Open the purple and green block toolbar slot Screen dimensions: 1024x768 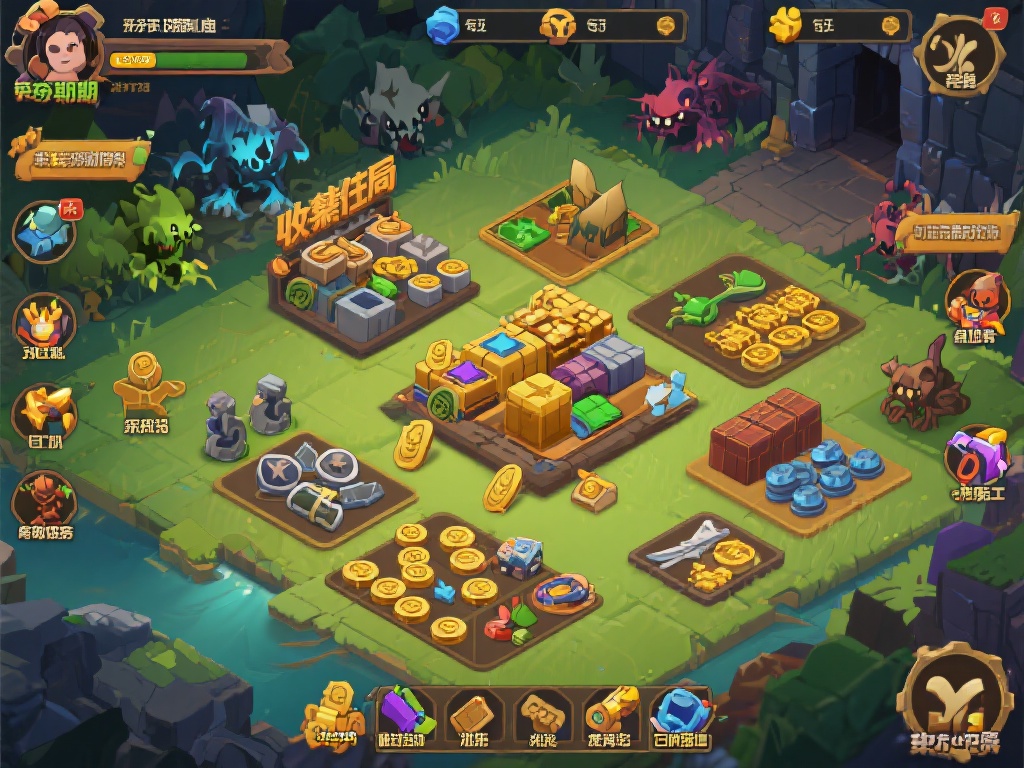coord(404,714)
